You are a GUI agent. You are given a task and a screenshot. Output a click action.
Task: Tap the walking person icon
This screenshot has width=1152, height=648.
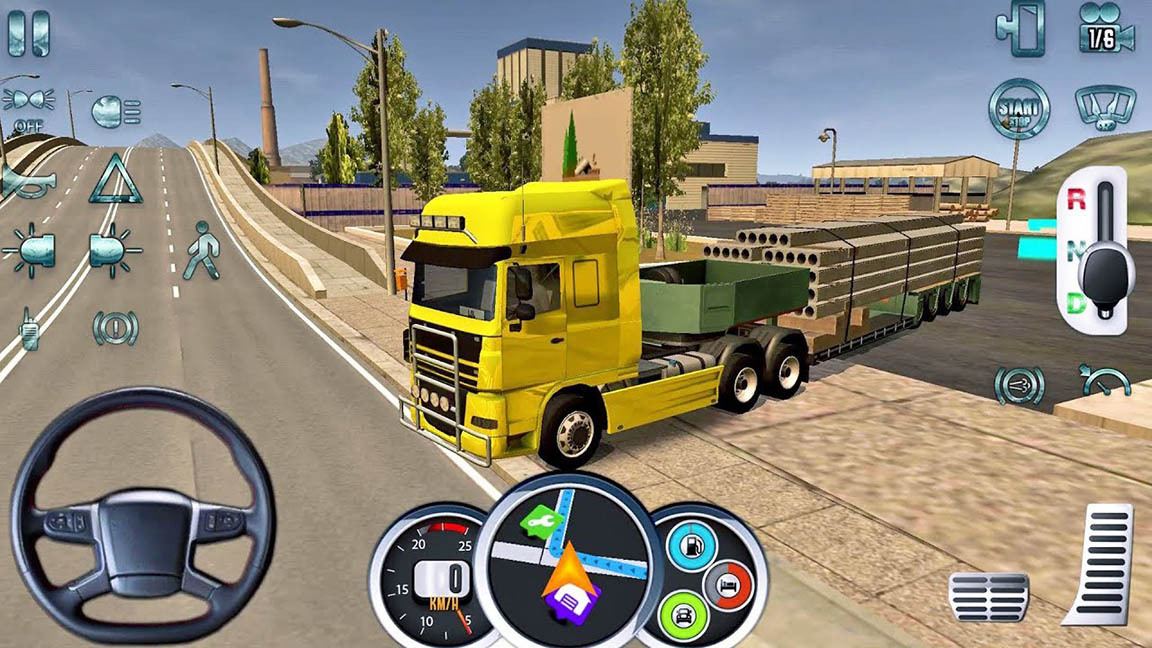(200, 250)
